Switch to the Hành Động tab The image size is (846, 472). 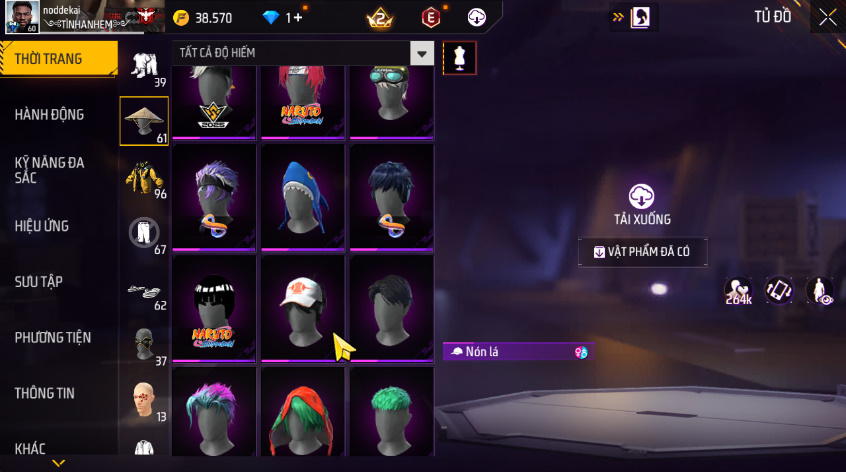(x=50, y=115)
